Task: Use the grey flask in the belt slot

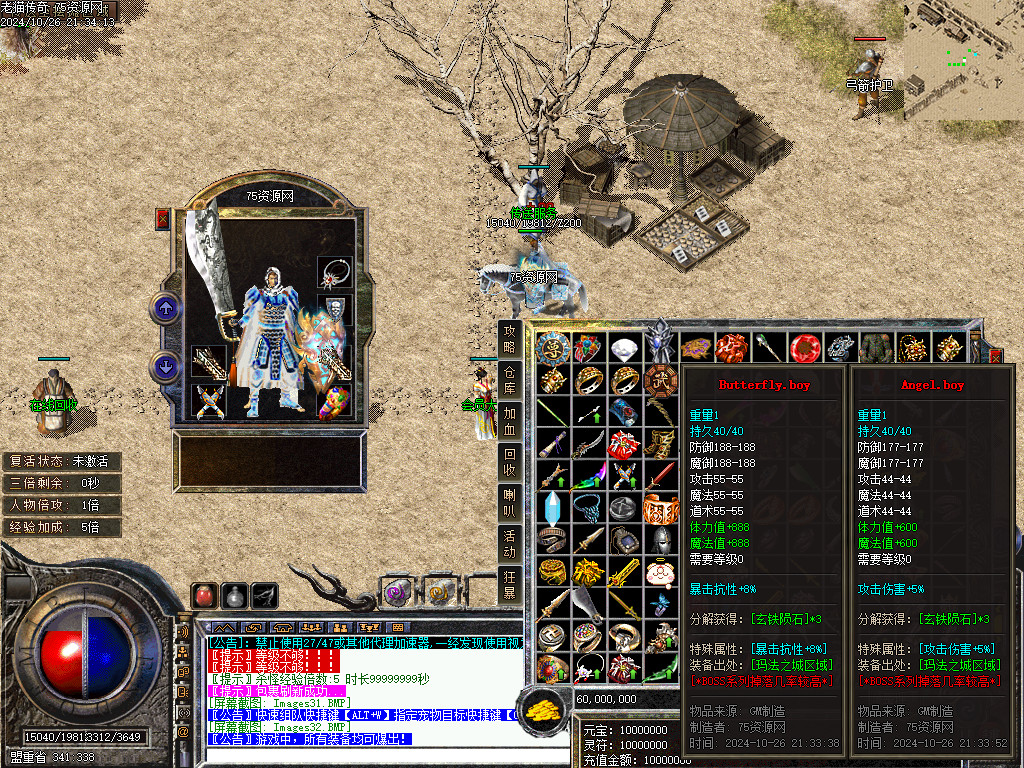Action: [x=235, y=595]
